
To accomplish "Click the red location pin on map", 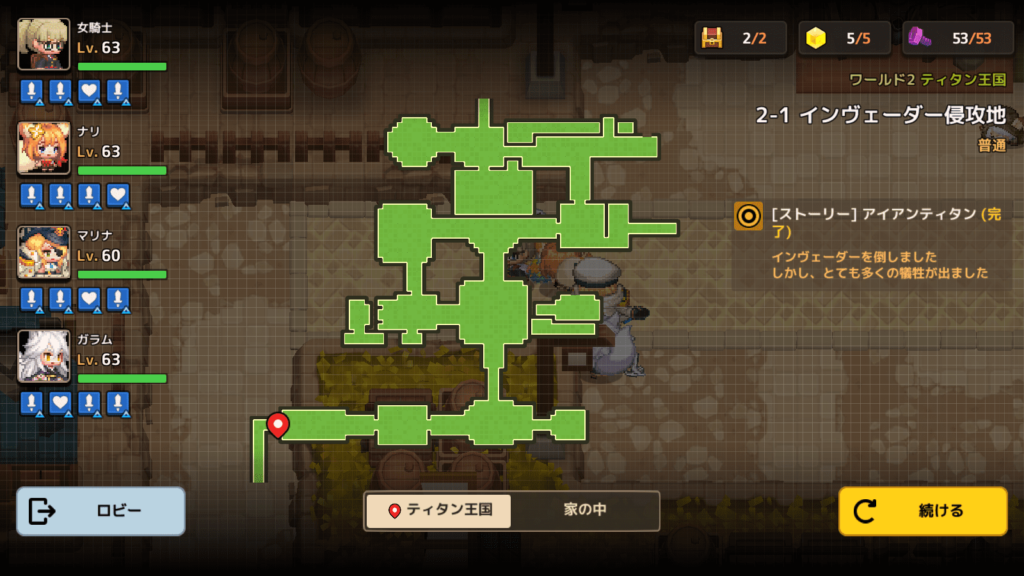I will coord(278,425).
